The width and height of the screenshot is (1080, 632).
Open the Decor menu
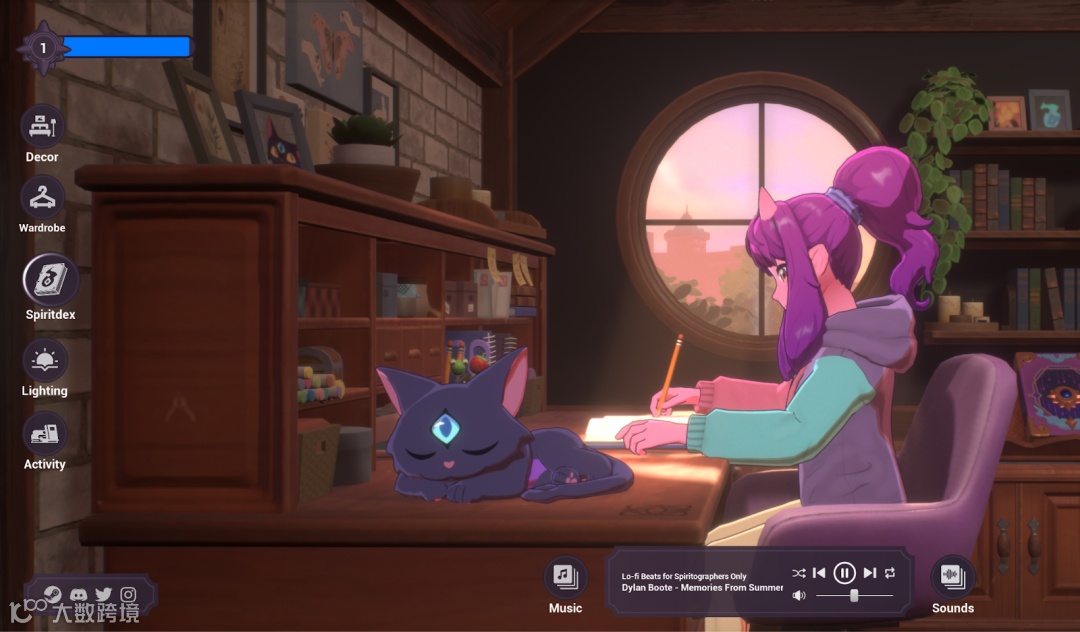[42, 127]
